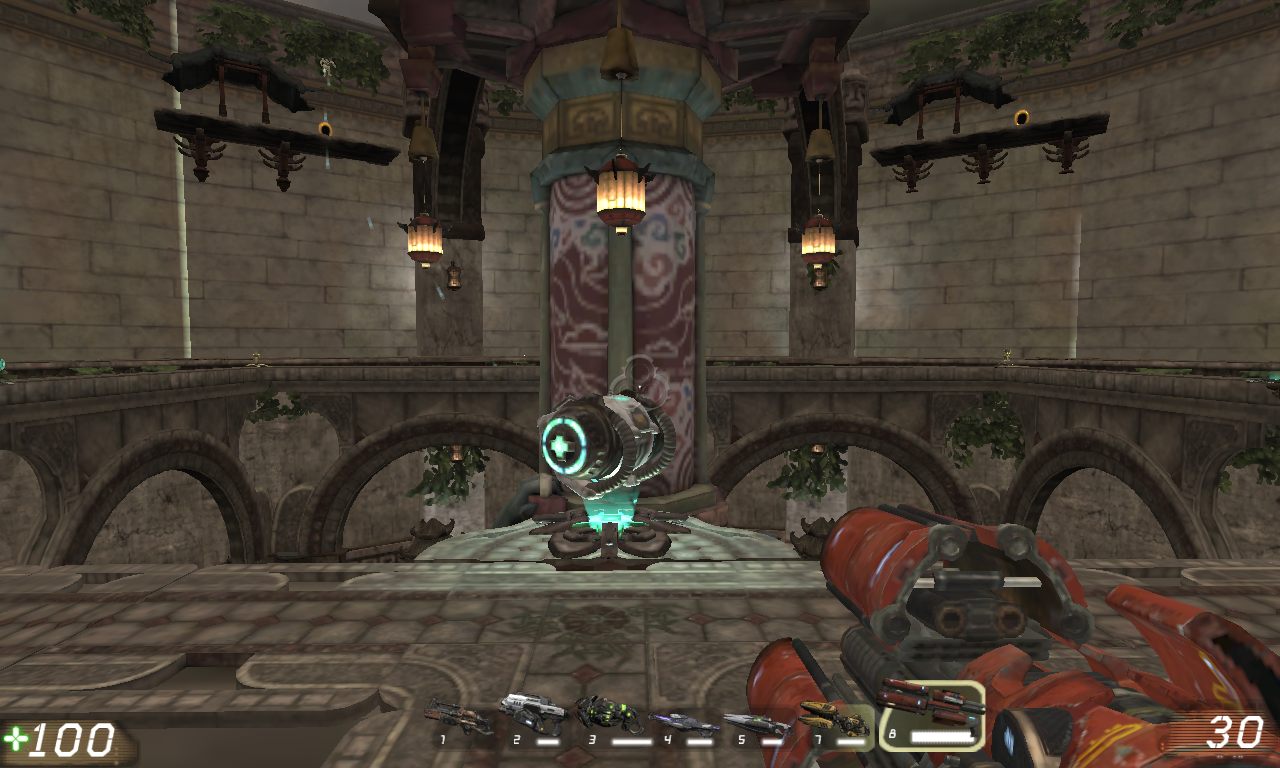Click the number 8 label on the selected weapon slot

[x=890, y=734]
